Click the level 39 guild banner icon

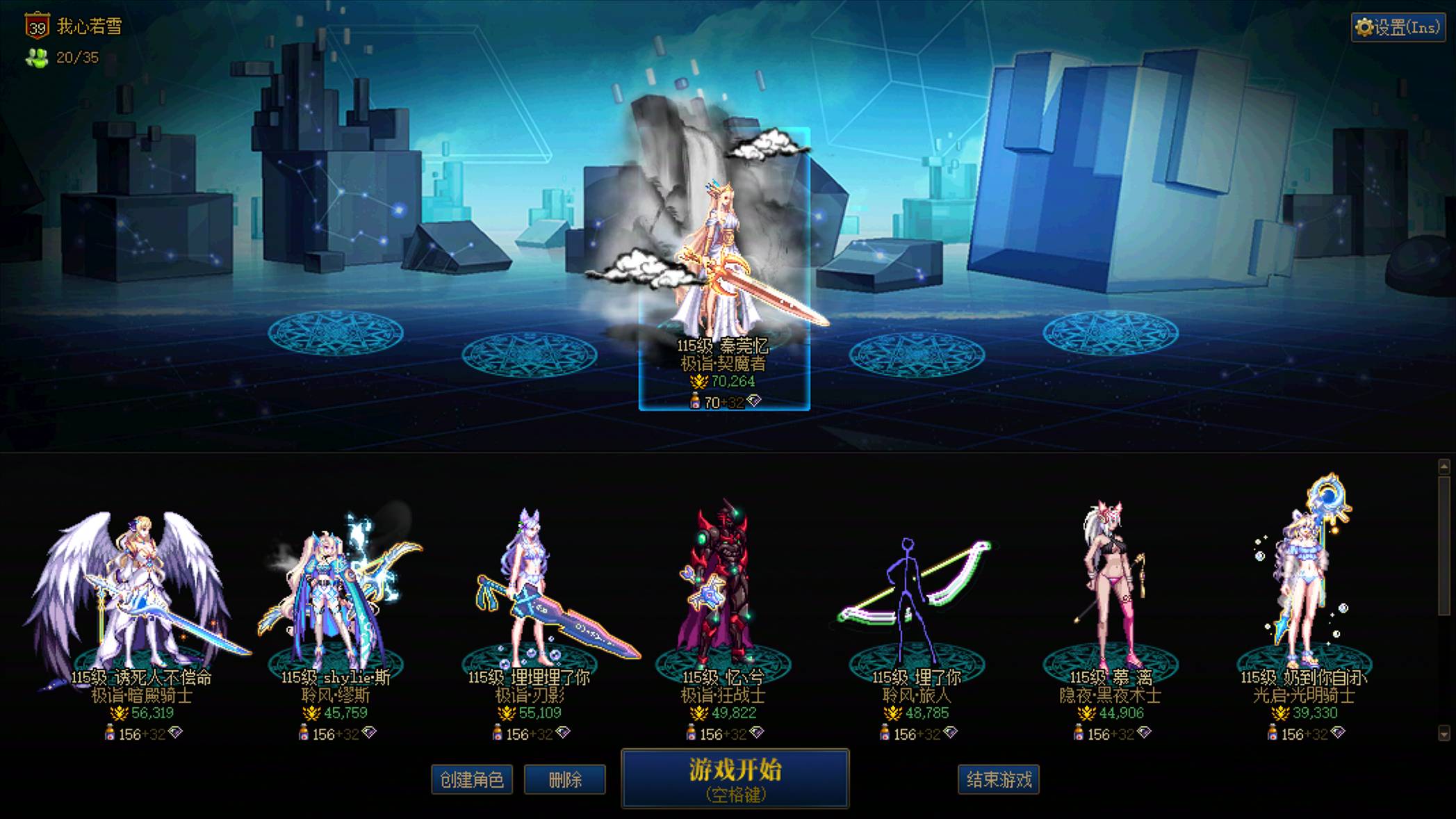coord(37,25)
